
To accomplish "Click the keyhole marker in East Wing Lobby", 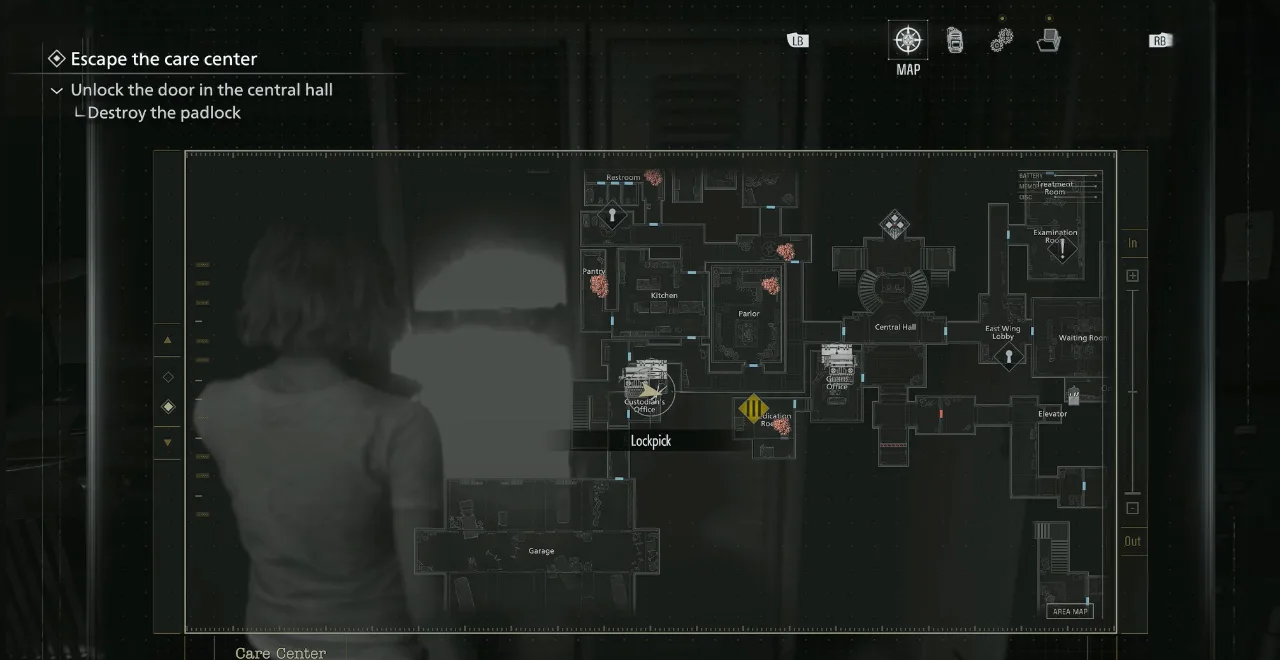I will click(x=1008, y=356).
